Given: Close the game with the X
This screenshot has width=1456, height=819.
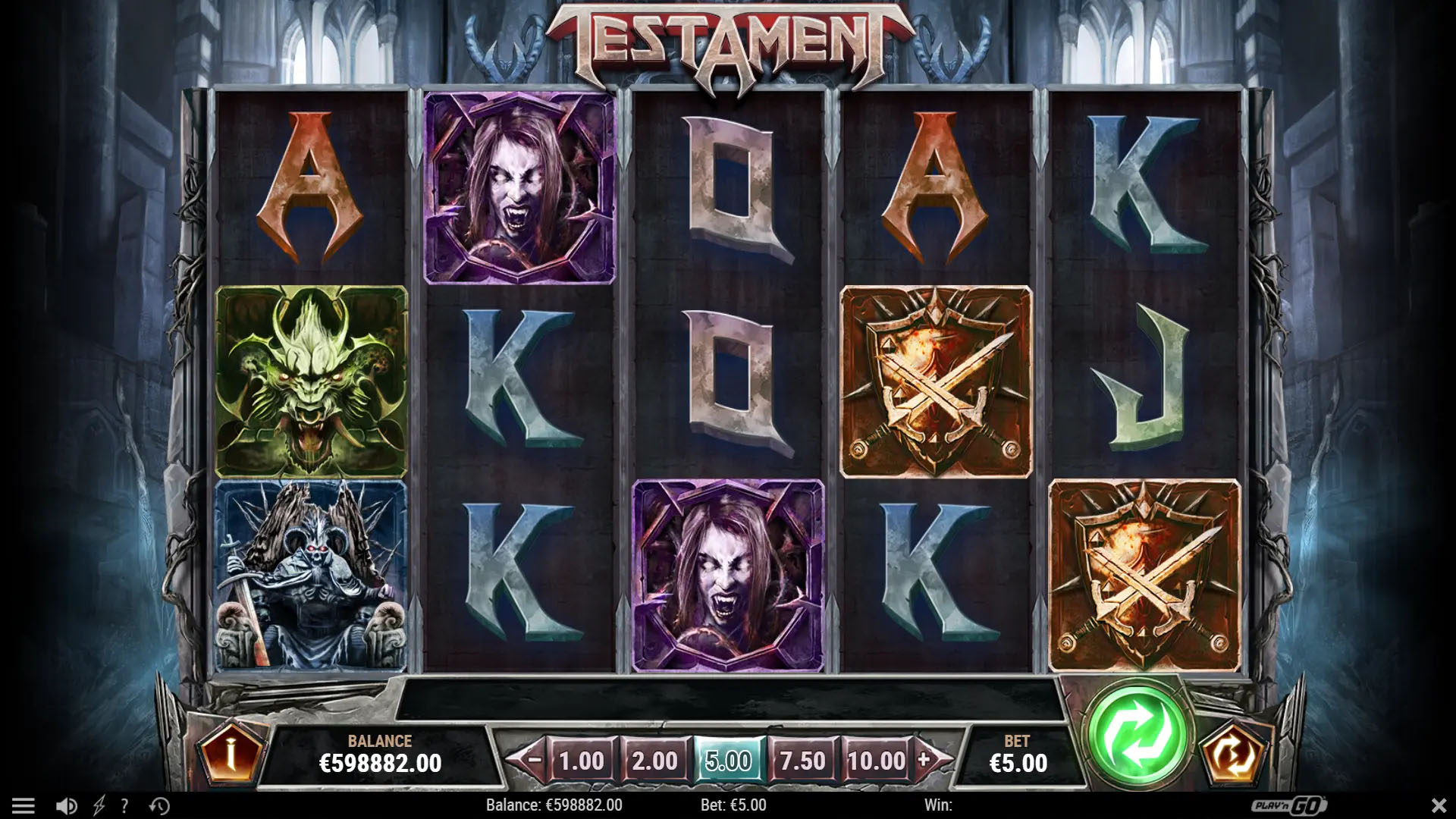Looking at the screenshot, I should coord(1438,805).
